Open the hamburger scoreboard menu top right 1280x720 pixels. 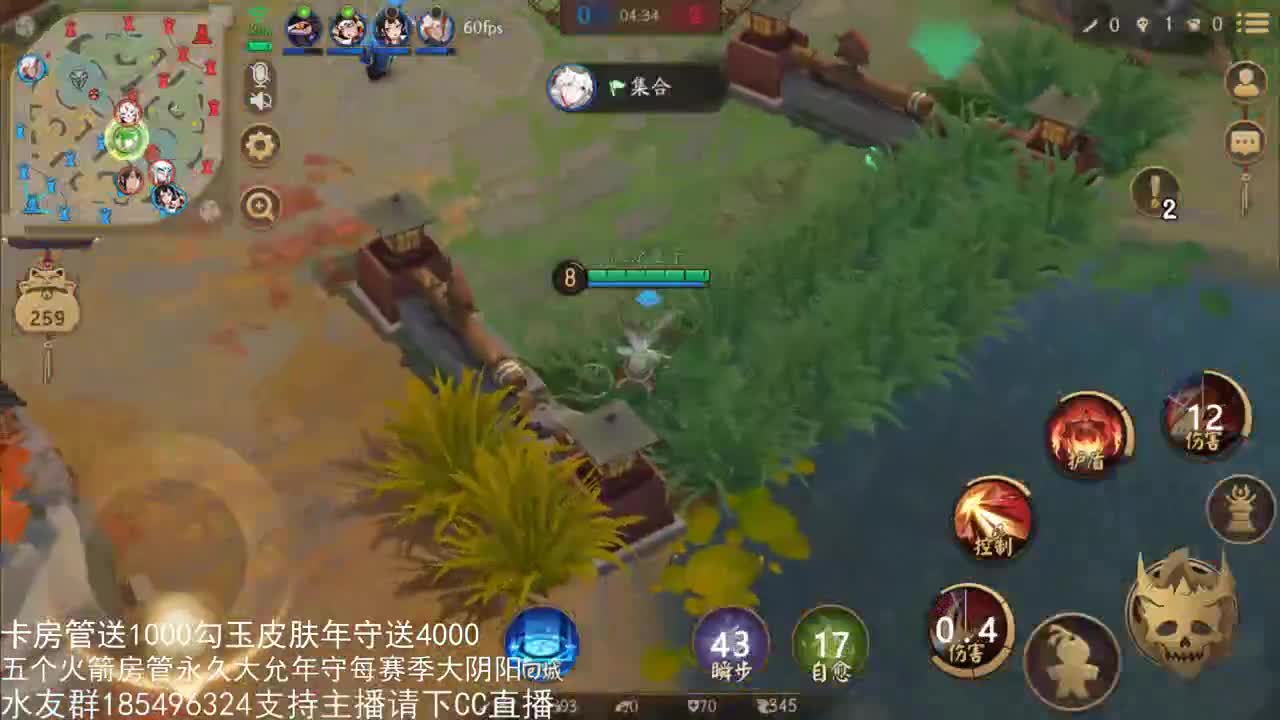click(x=1254, y=24)
